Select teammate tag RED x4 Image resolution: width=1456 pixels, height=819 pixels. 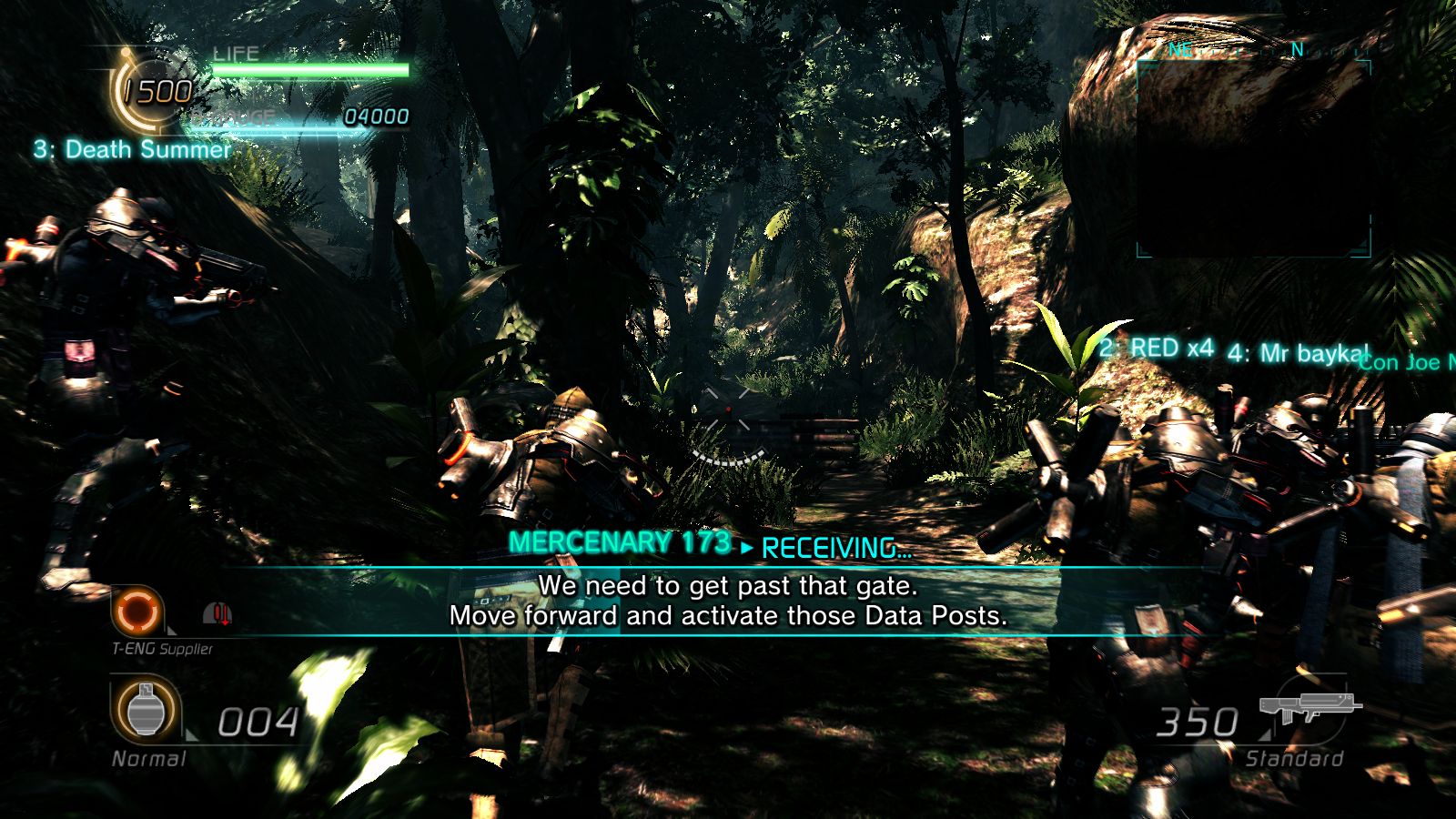1157,348
